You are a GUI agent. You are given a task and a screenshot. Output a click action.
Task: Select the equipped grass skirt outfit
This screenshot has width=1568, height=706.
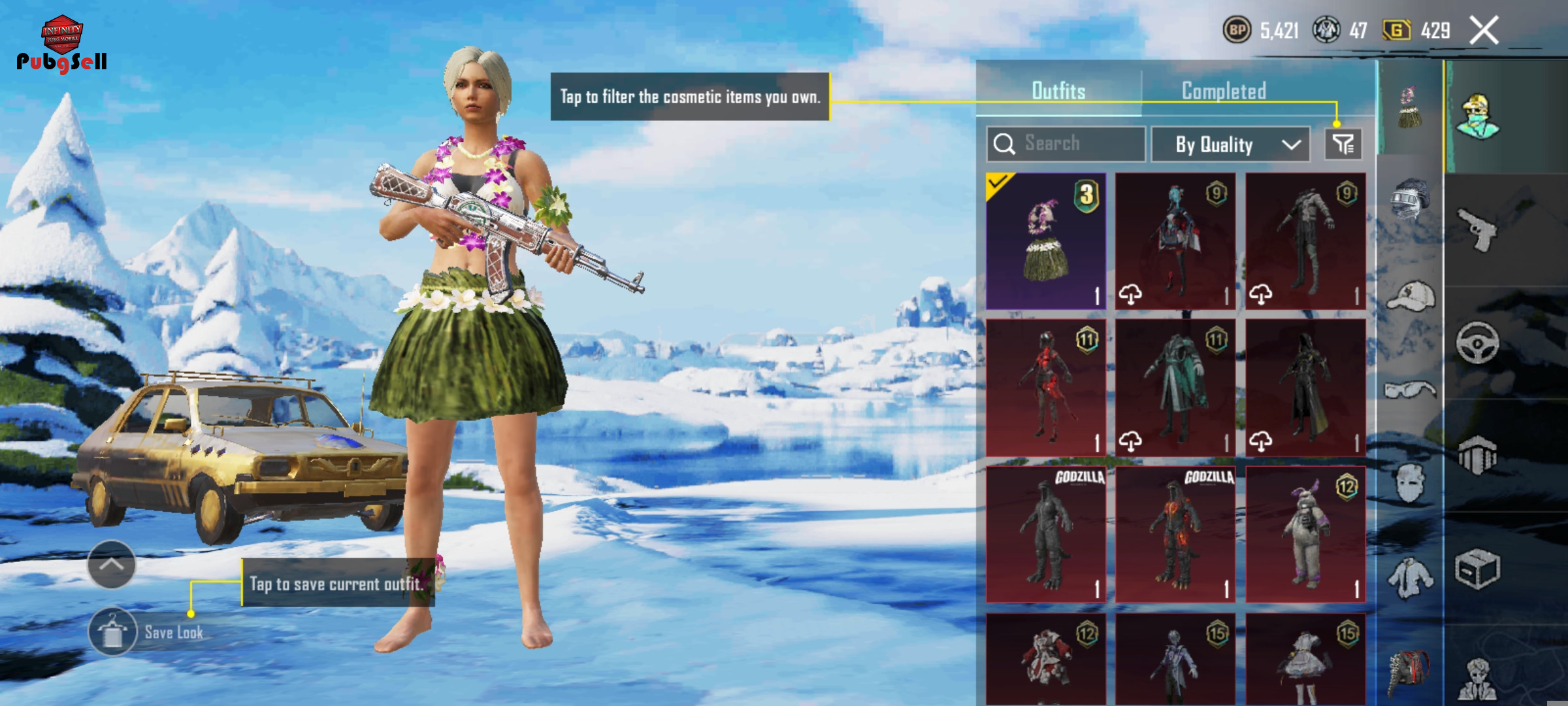[1045, 241]
